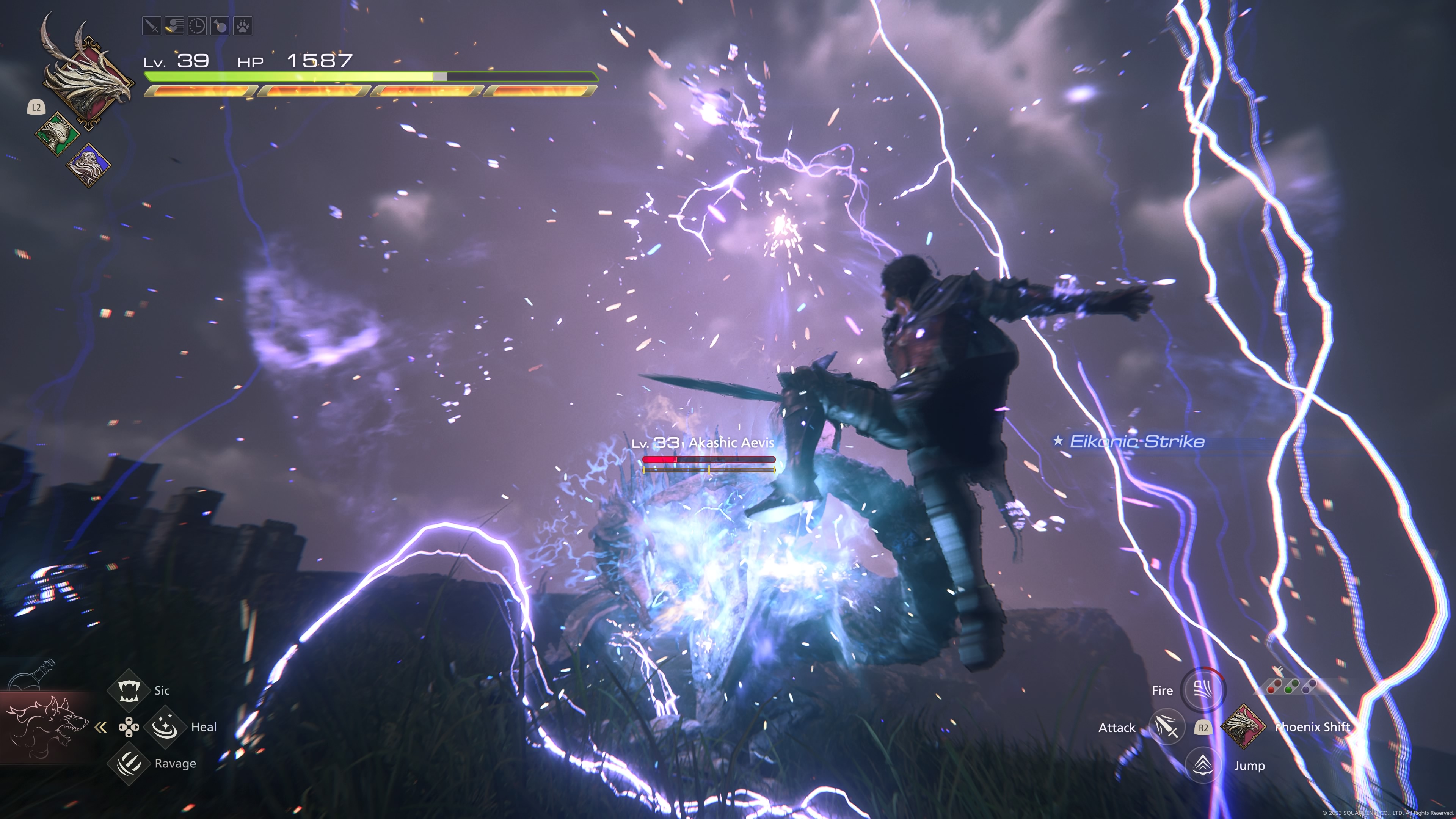The height and width of the screenshot is (819, 1456).
Task: Use the Attack sword icon
Action: (x=1167, y=728)
